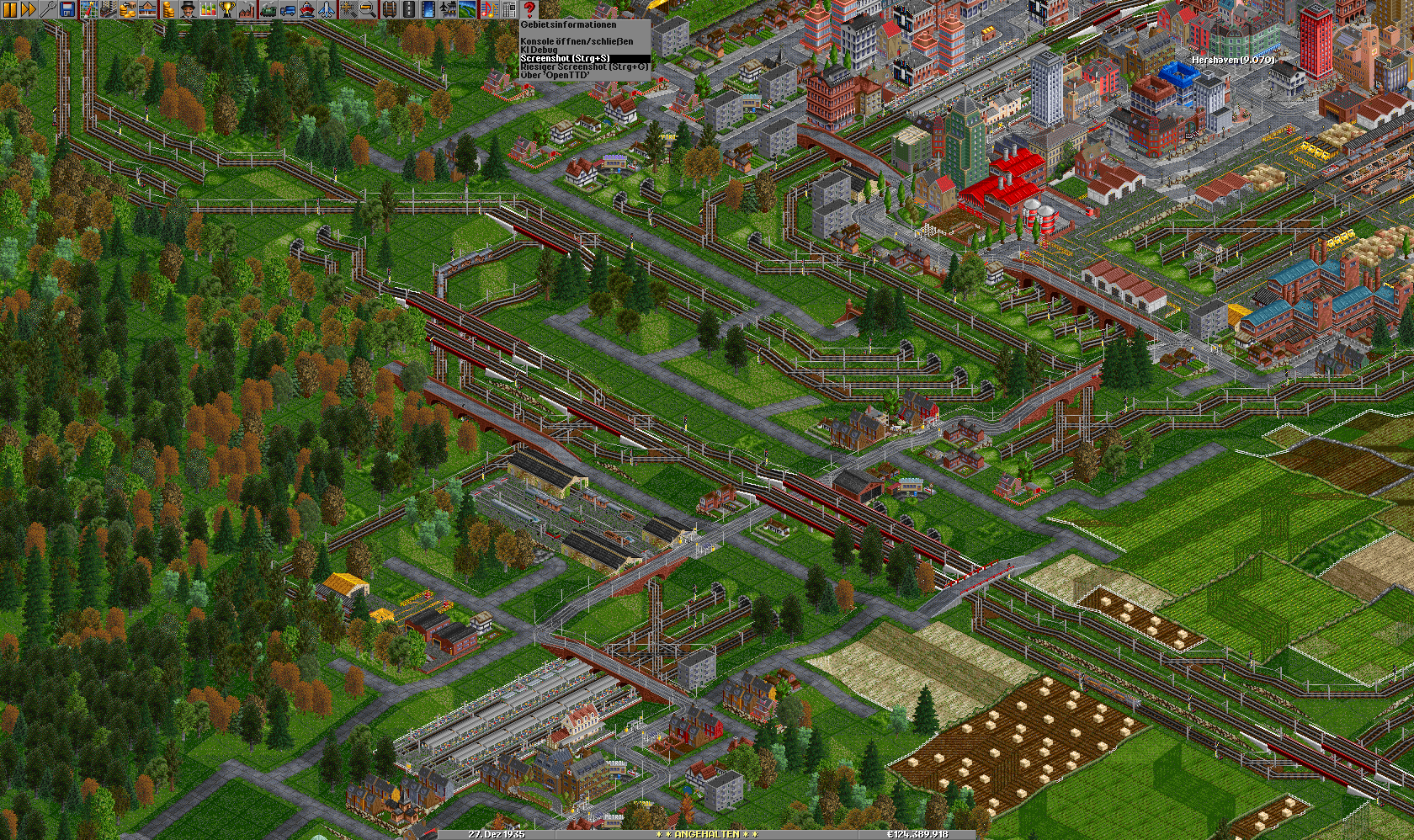Open the league table trophy icon
Screen dimensions: 1414x840
click(226, 9)
